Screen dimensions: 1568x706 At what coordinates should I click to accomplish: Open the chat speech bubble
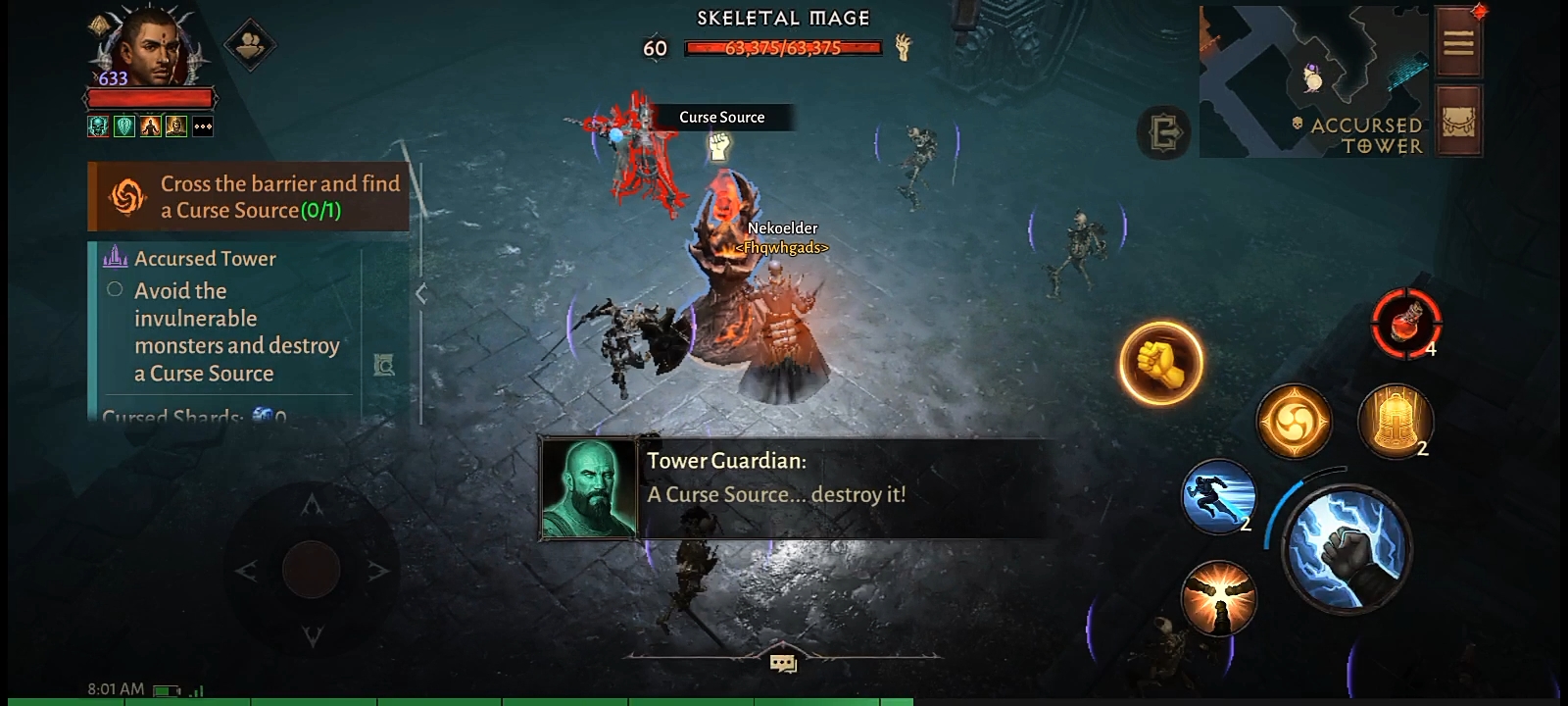783,664
